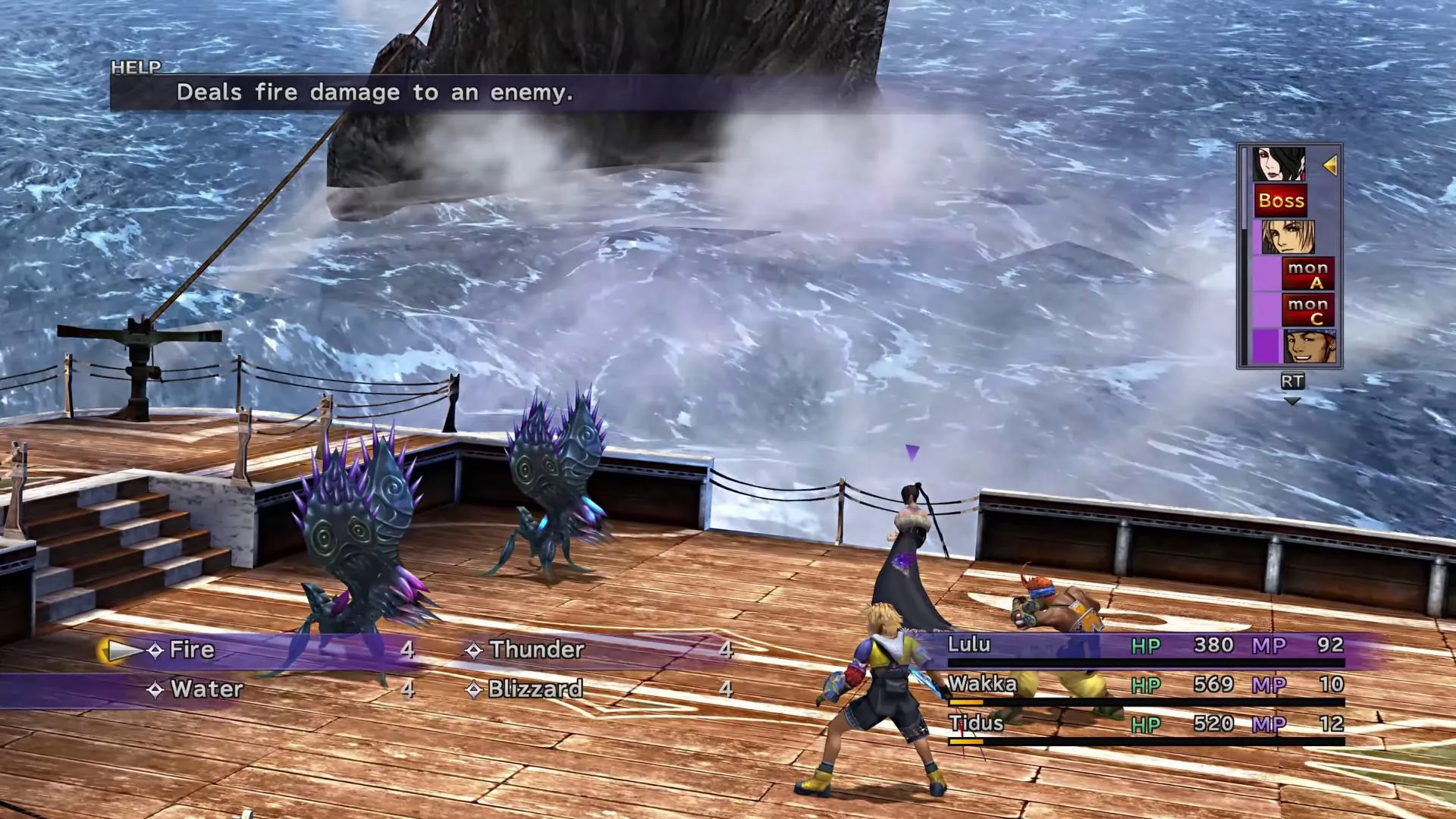Click the diamond icon beside Thunder

click(x=474, y=650)
